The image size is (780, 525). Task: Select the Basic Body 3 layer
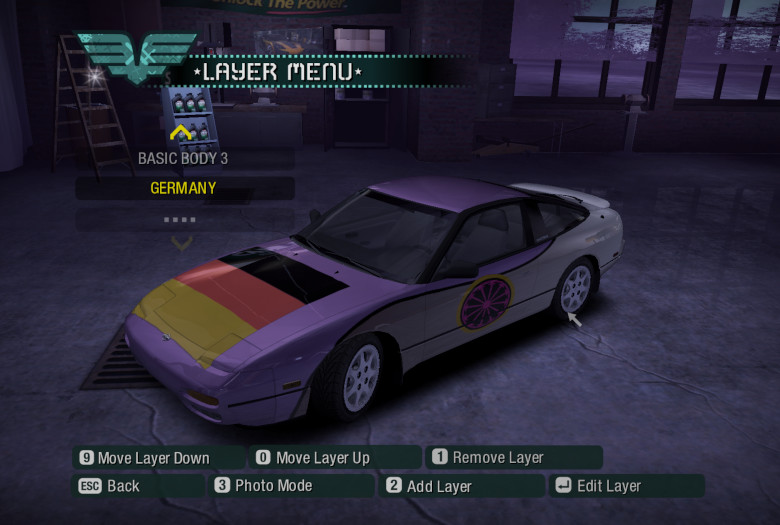(183, 158)
